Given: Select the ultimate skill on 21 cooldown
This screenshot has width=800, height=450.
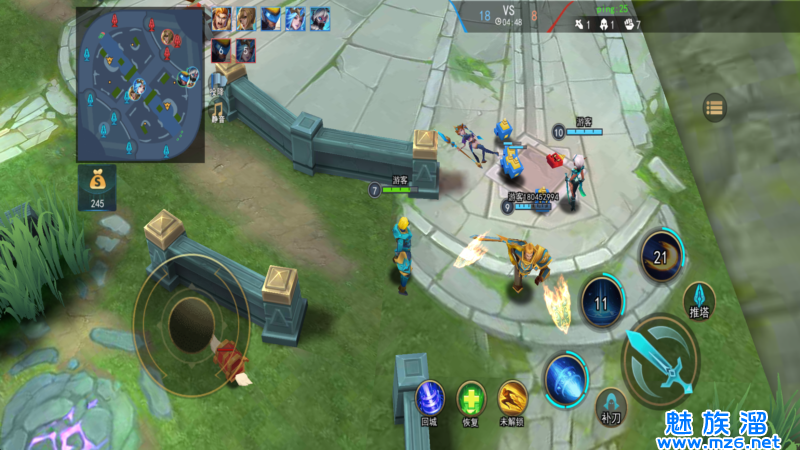Looking at the screenshot, I should tap(661, 255).
